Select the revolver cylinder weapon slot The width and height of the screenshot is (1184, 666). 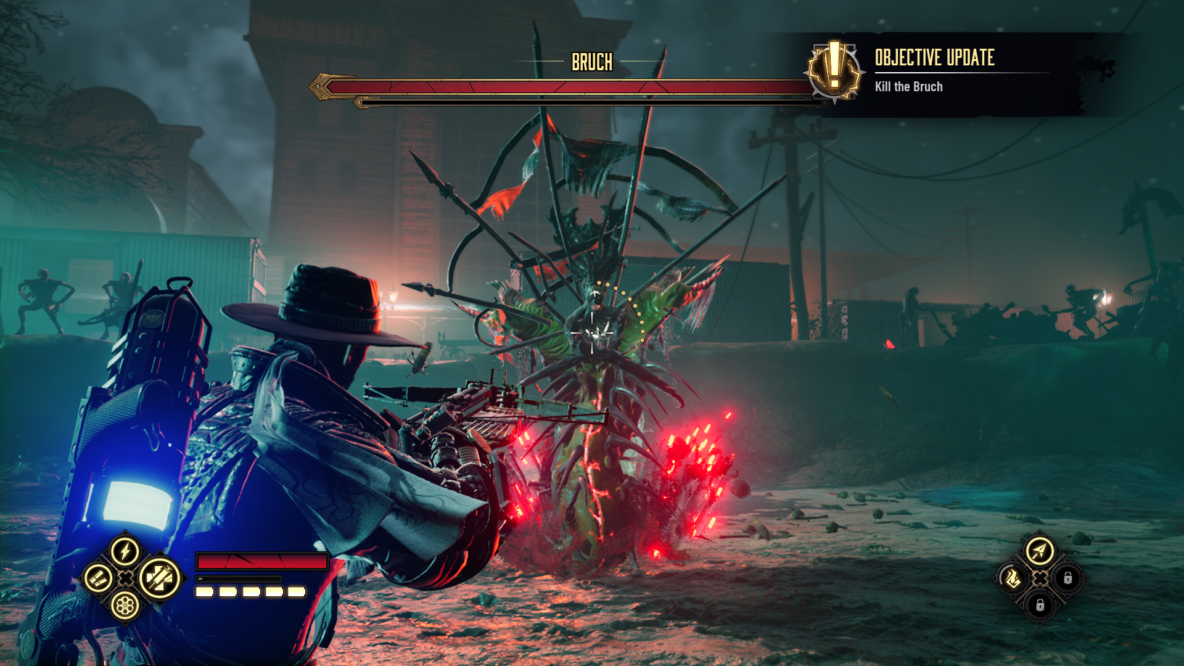(x=125, y=604)
